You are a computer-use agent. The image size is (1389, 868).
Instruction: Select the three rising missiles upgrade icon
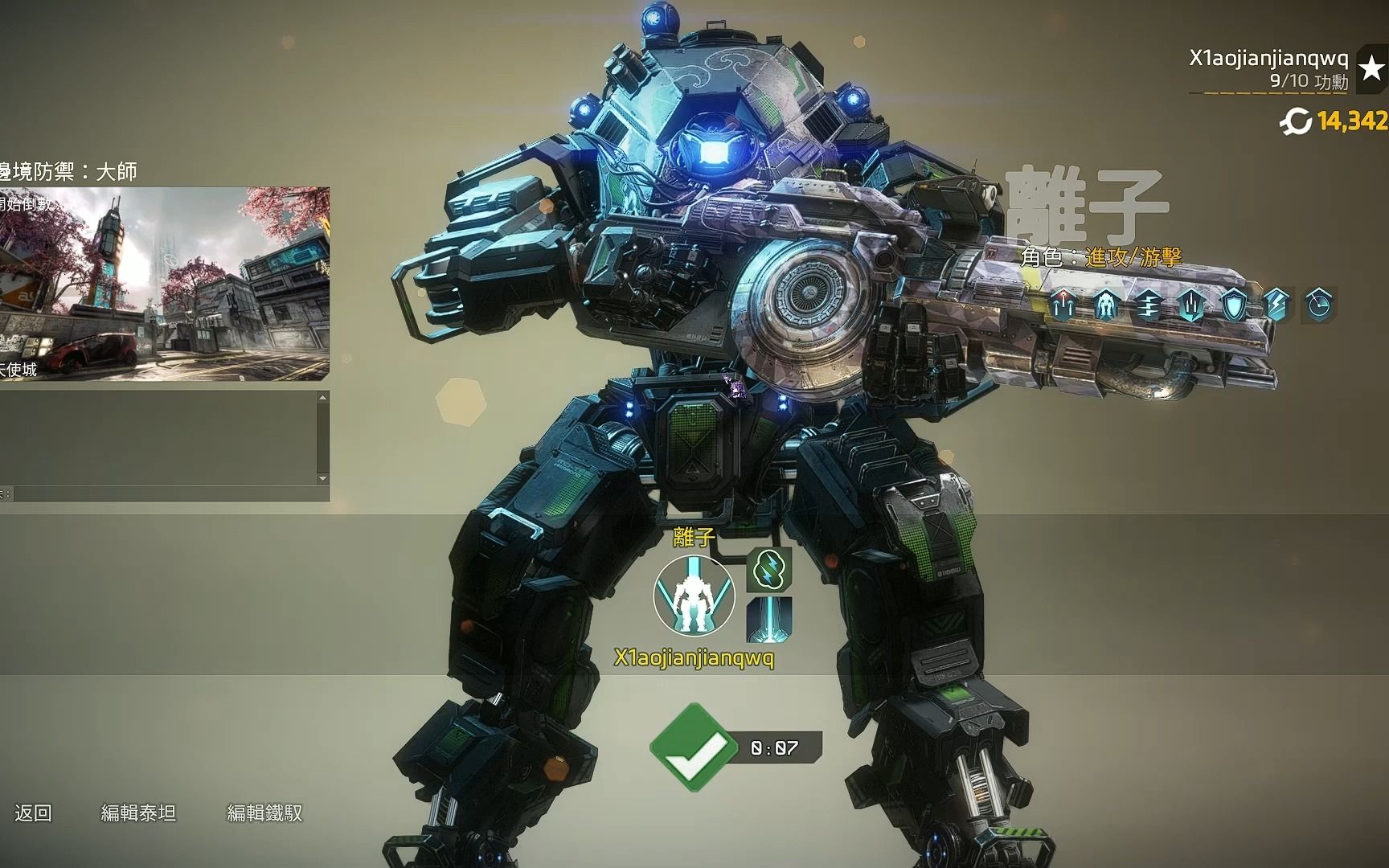pos(1061,305)
